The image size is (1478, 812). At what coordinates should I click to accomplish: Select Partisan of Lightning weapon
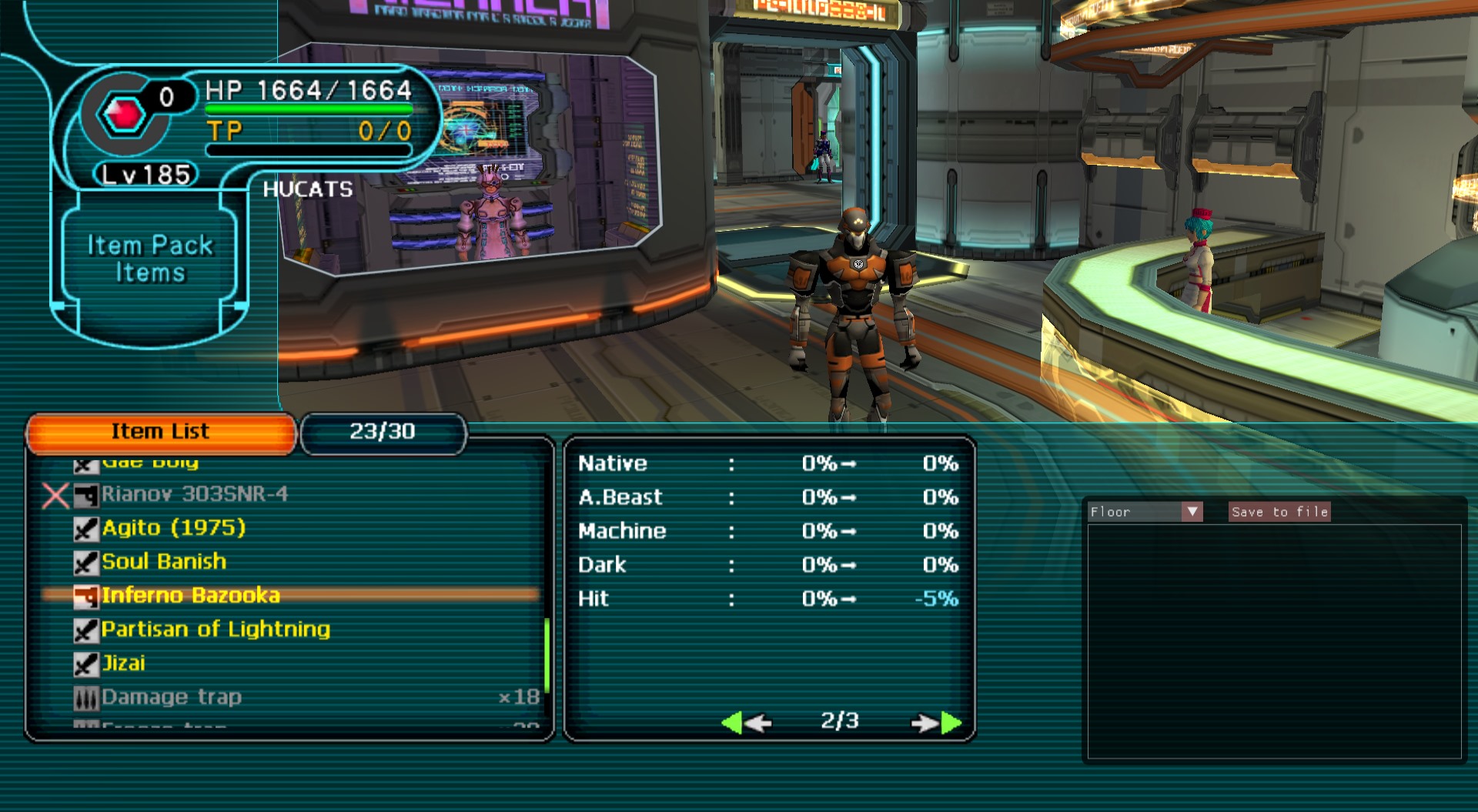click(x=216, y=630)
